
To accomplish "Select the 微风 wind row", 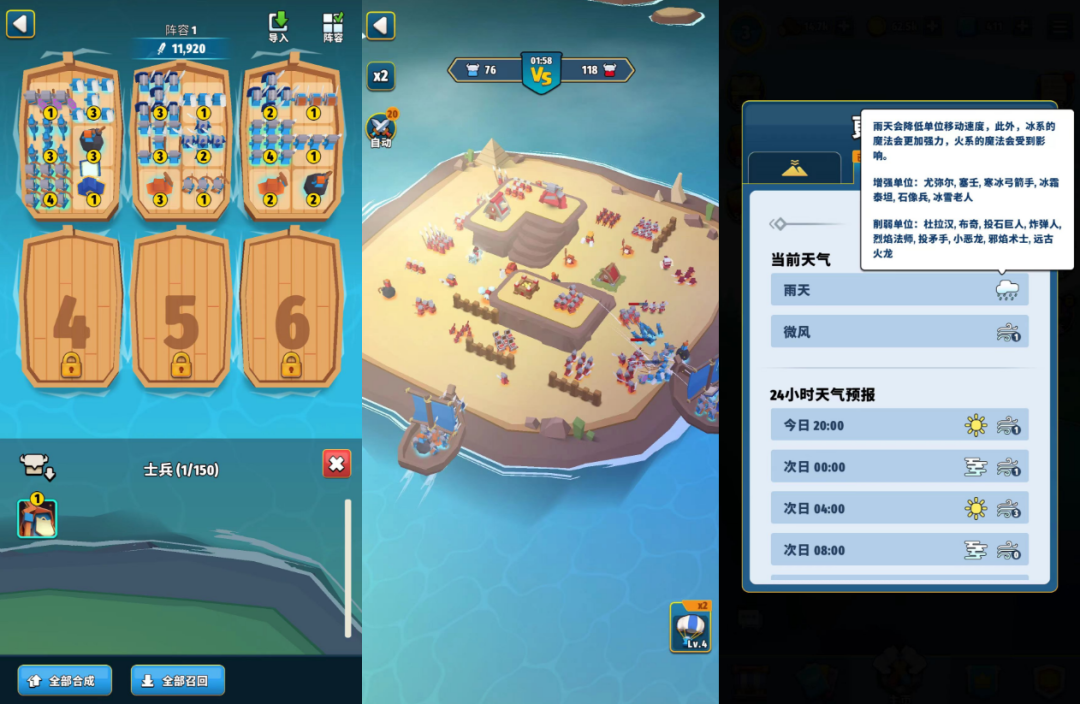I will [899, 332].
